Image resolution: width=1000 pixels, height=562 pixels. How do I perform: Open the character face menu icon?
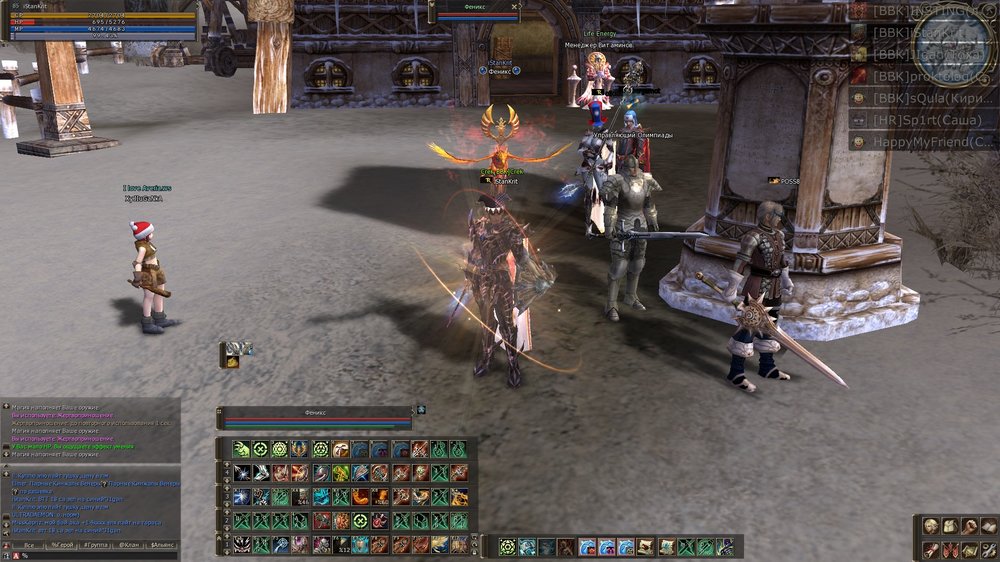tap(931, 526)
